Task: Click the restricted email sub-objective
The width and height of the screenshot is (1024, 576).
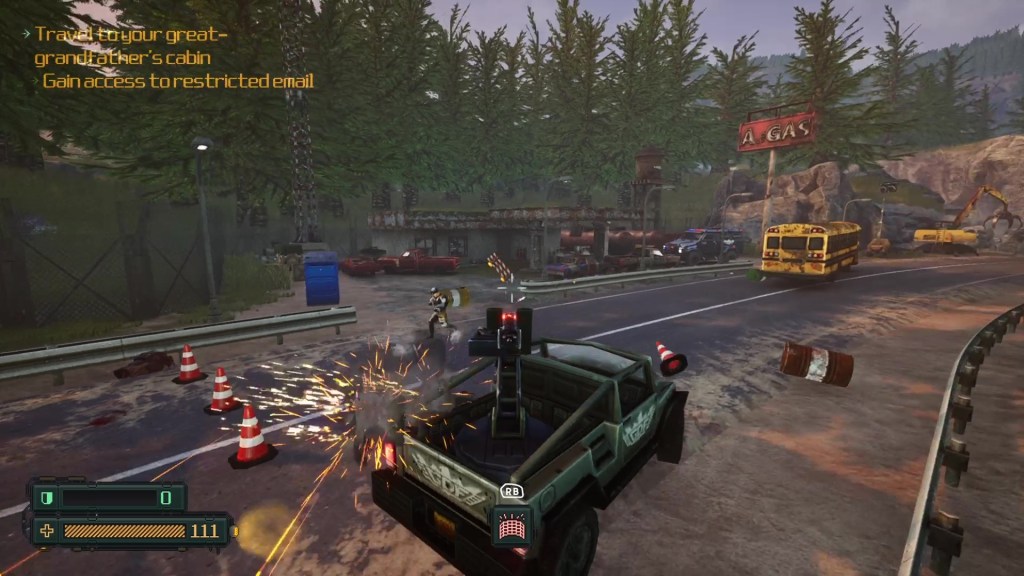Action: click(x=178, y=81)
